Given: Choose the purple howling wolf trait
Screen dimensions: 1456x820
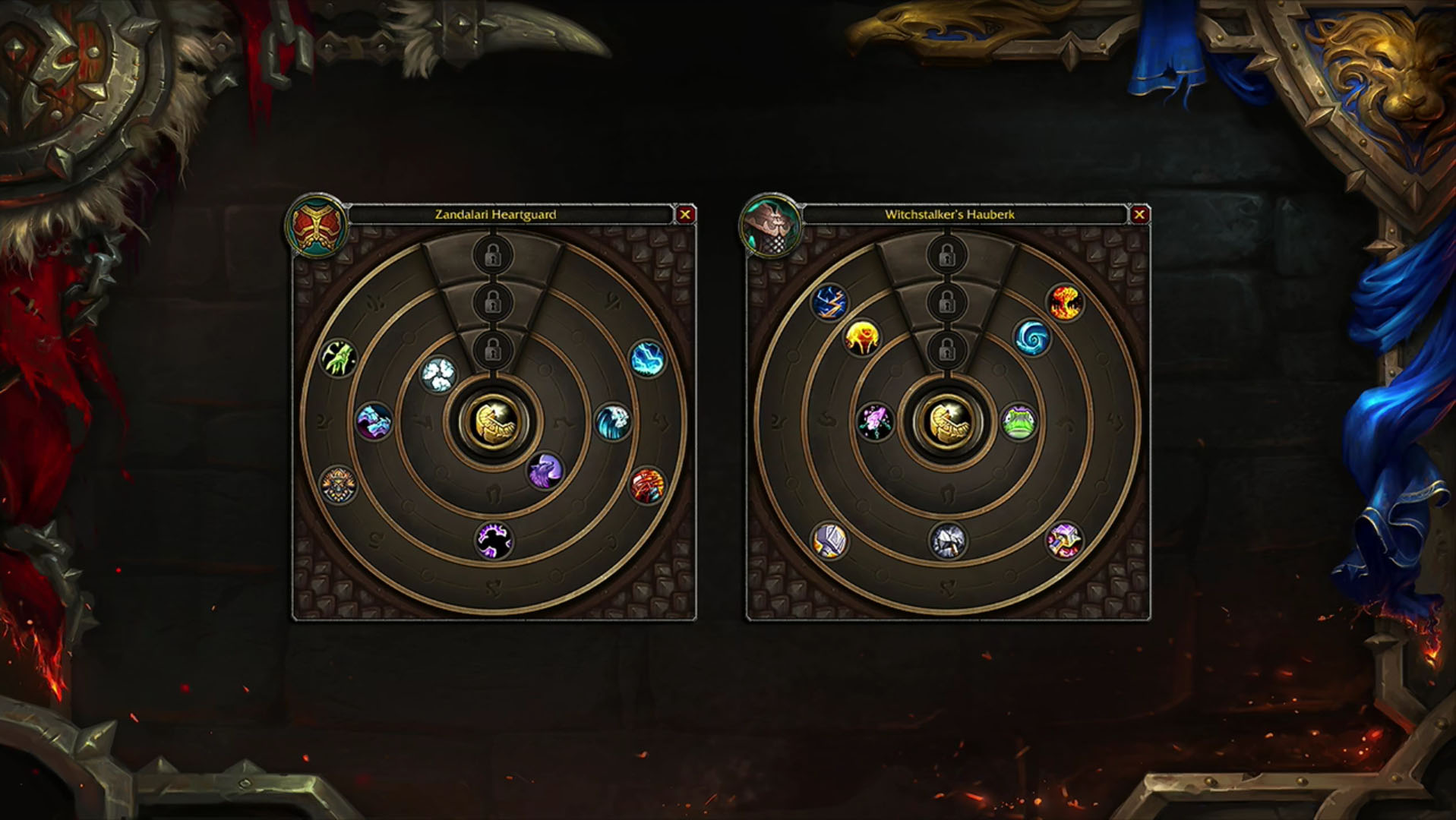Looking at the screenshot, I should pyautogui.click(x=545, y=471).
